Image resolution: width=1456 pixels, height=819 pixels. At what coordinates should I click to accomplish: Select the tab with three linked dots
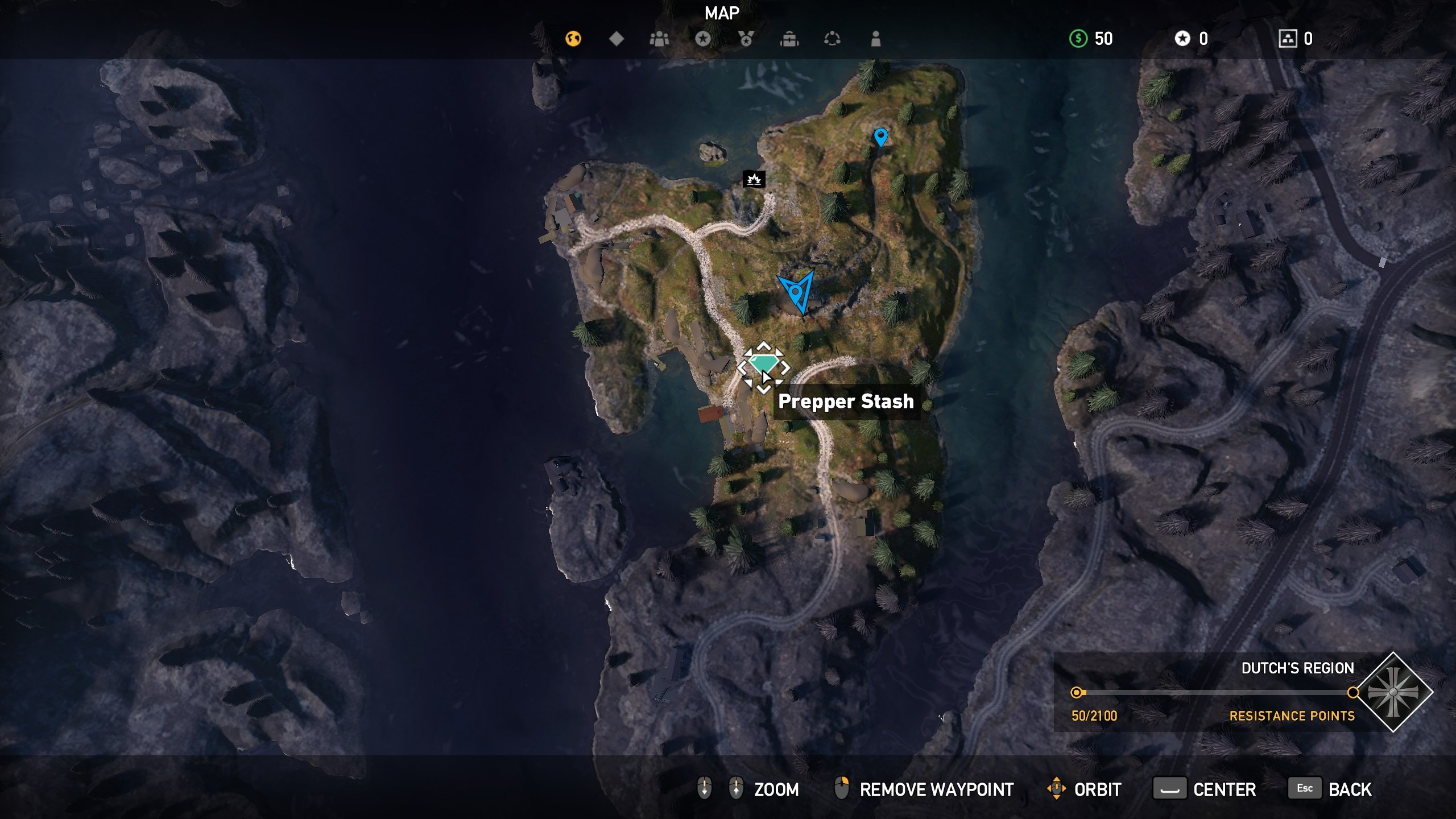[x=832, y=39]
